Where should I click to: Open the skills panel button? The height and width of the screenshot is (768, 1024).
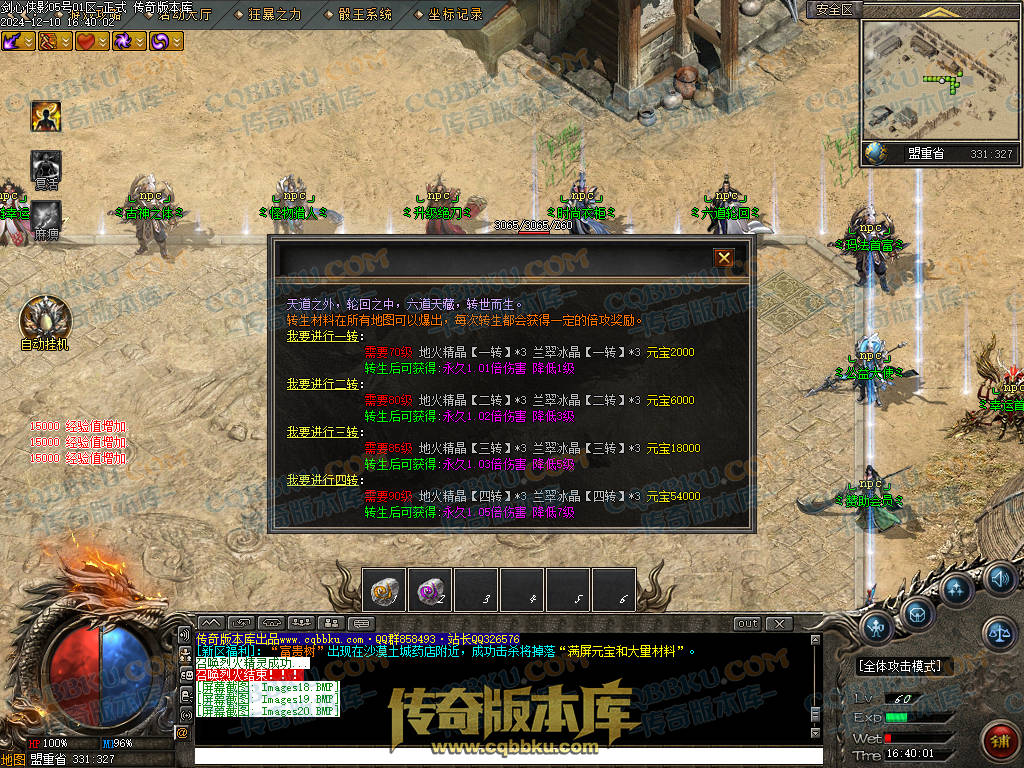click(x=957, y=590)
